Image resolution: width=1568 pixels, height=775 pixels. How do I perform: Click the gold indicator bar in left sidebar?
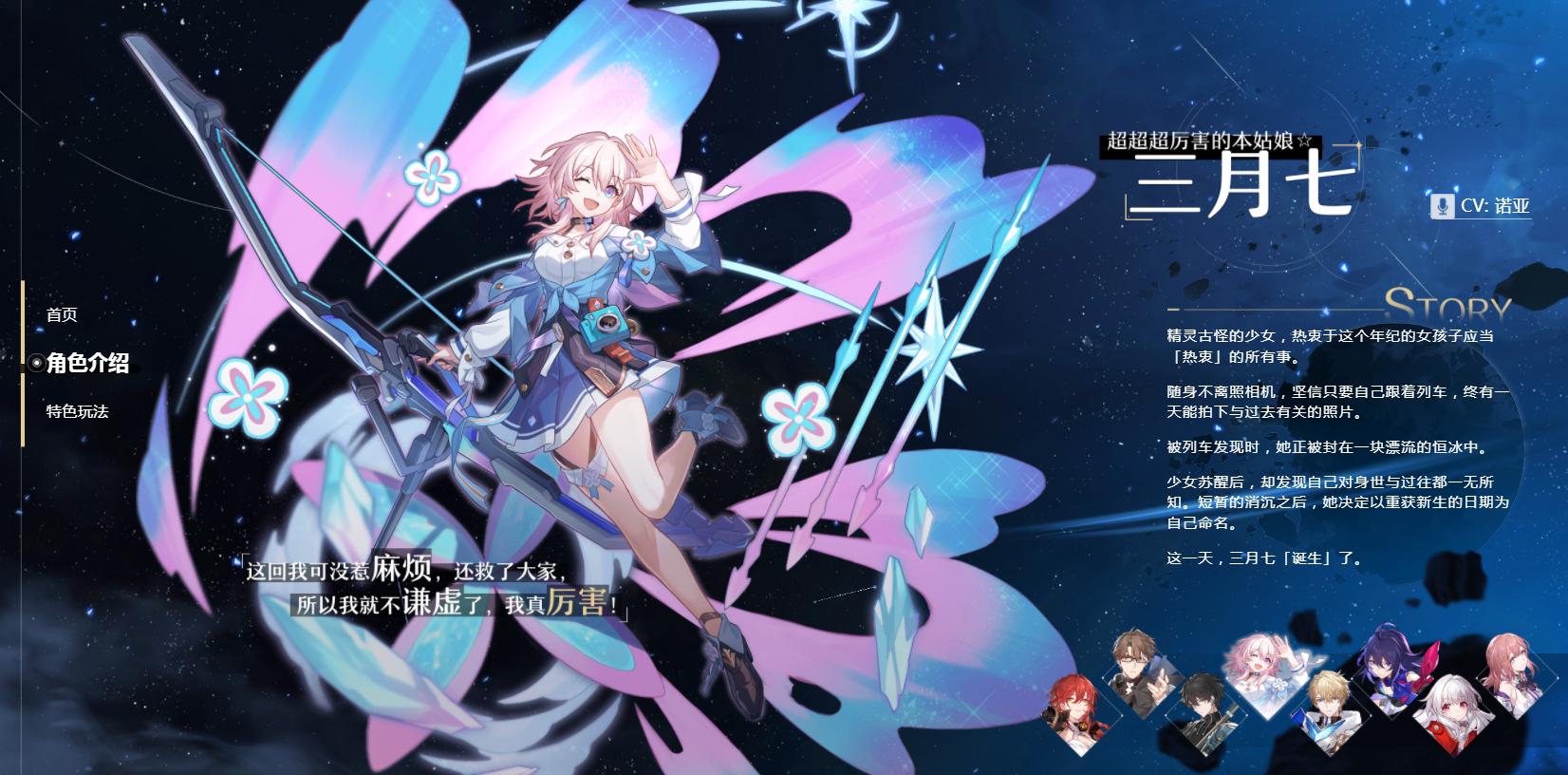(x=24, y=361)
